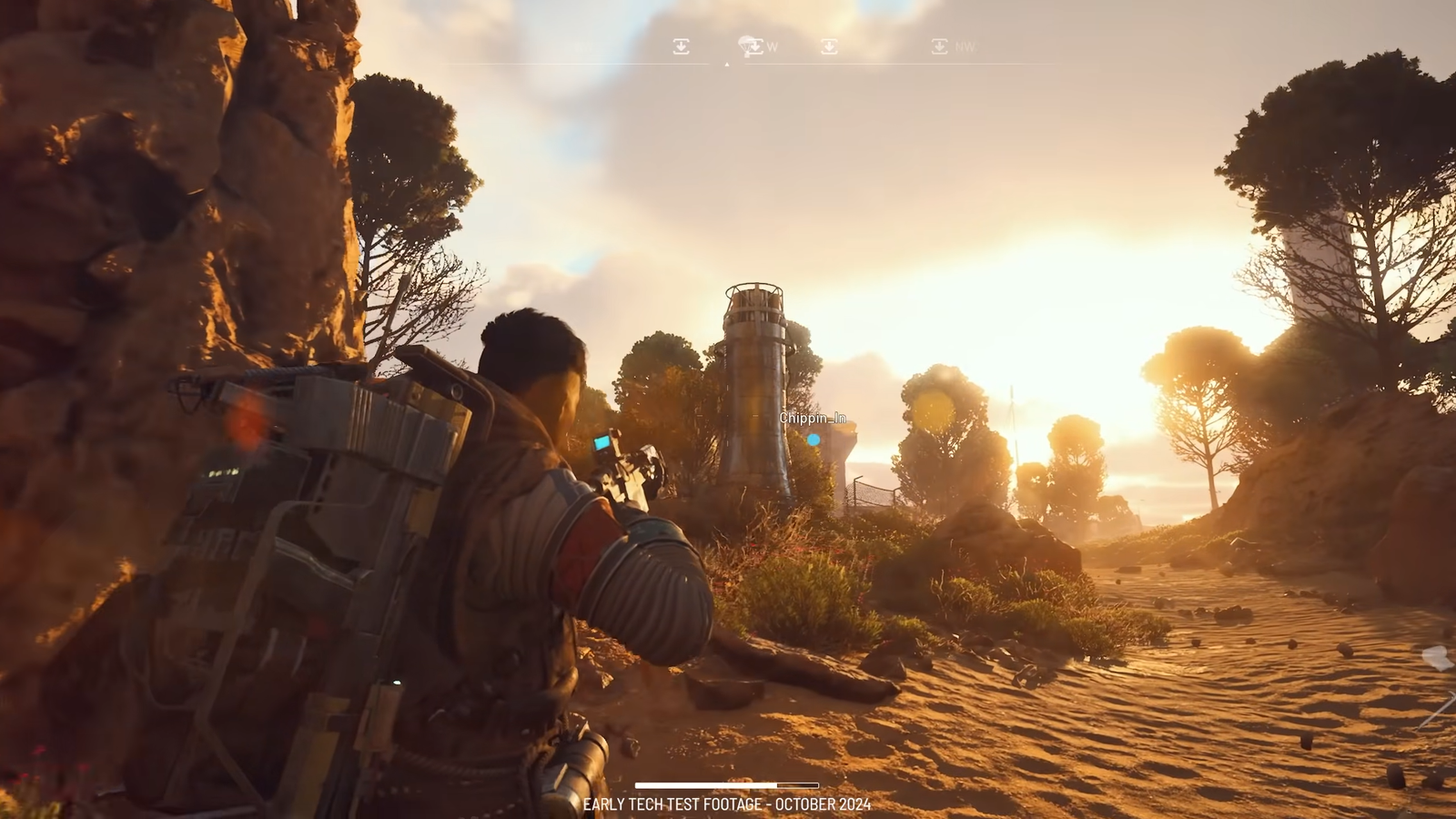Expand the compass using the small white arrow below it

coord(726,66)
